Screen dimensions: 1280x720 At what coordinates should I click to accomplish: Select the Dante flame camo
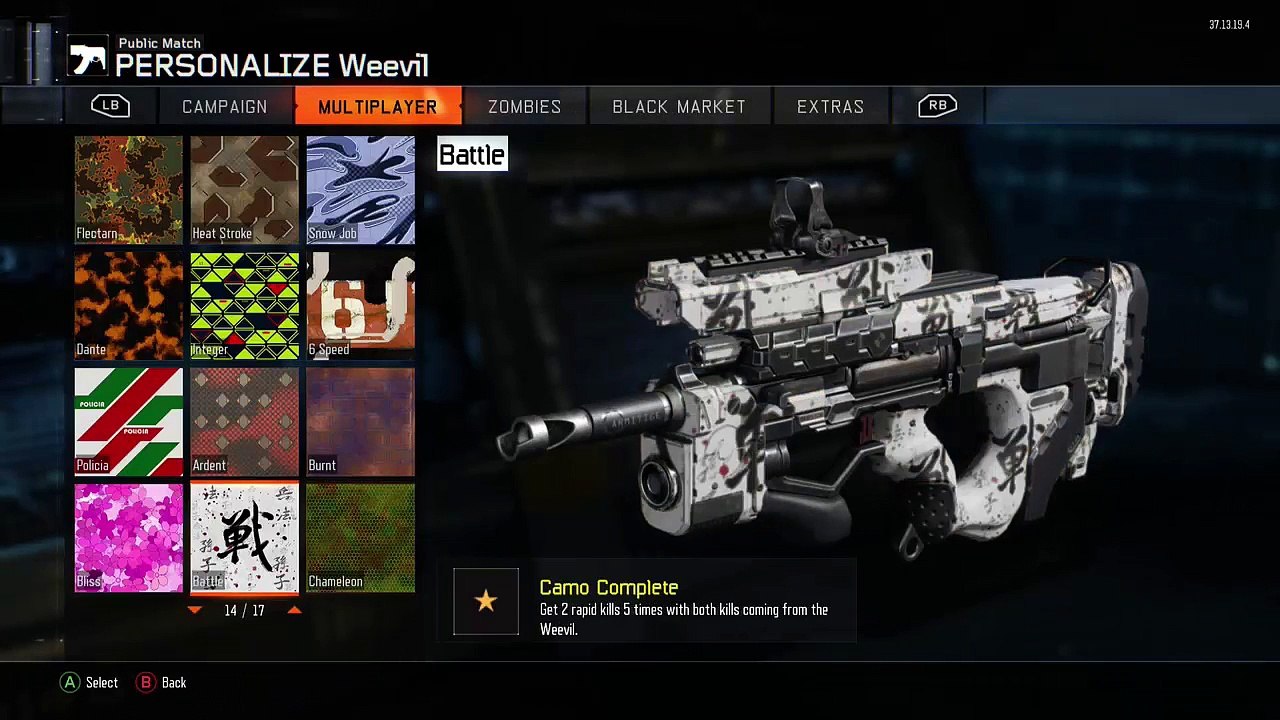[x=129, y=306]
